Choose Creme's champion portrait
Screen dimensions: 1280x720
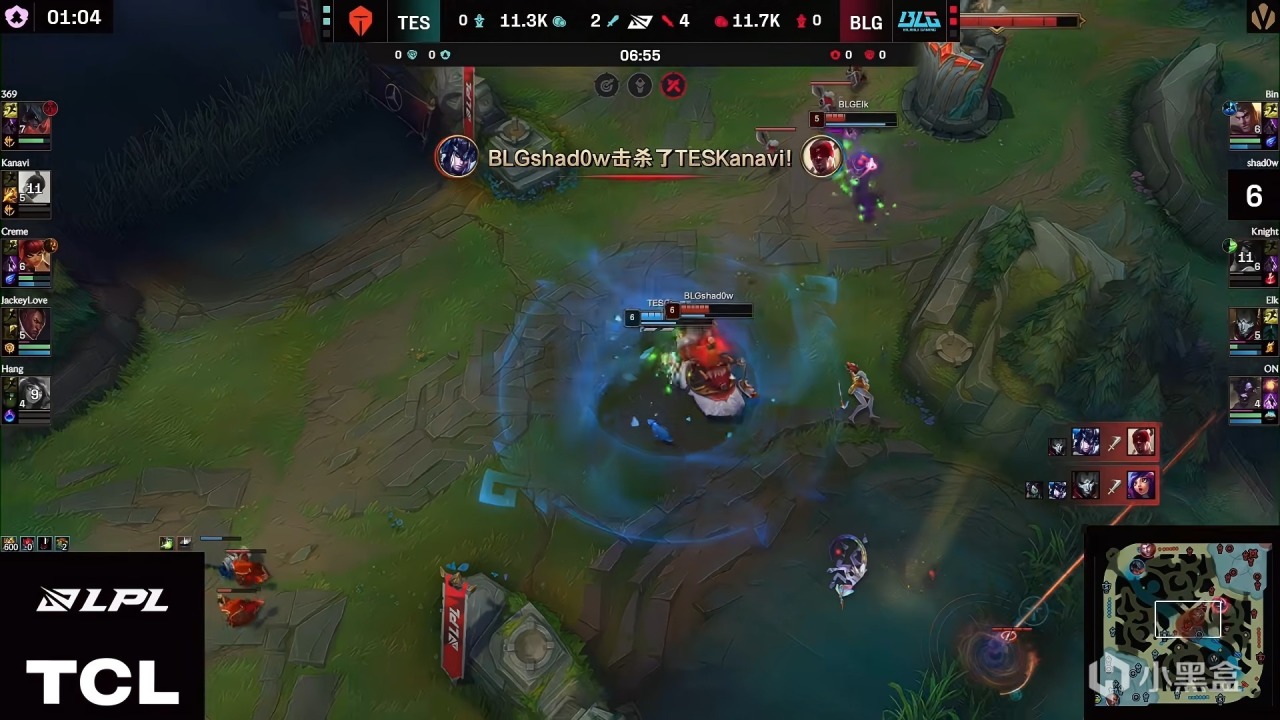click(x=34, y=256)
